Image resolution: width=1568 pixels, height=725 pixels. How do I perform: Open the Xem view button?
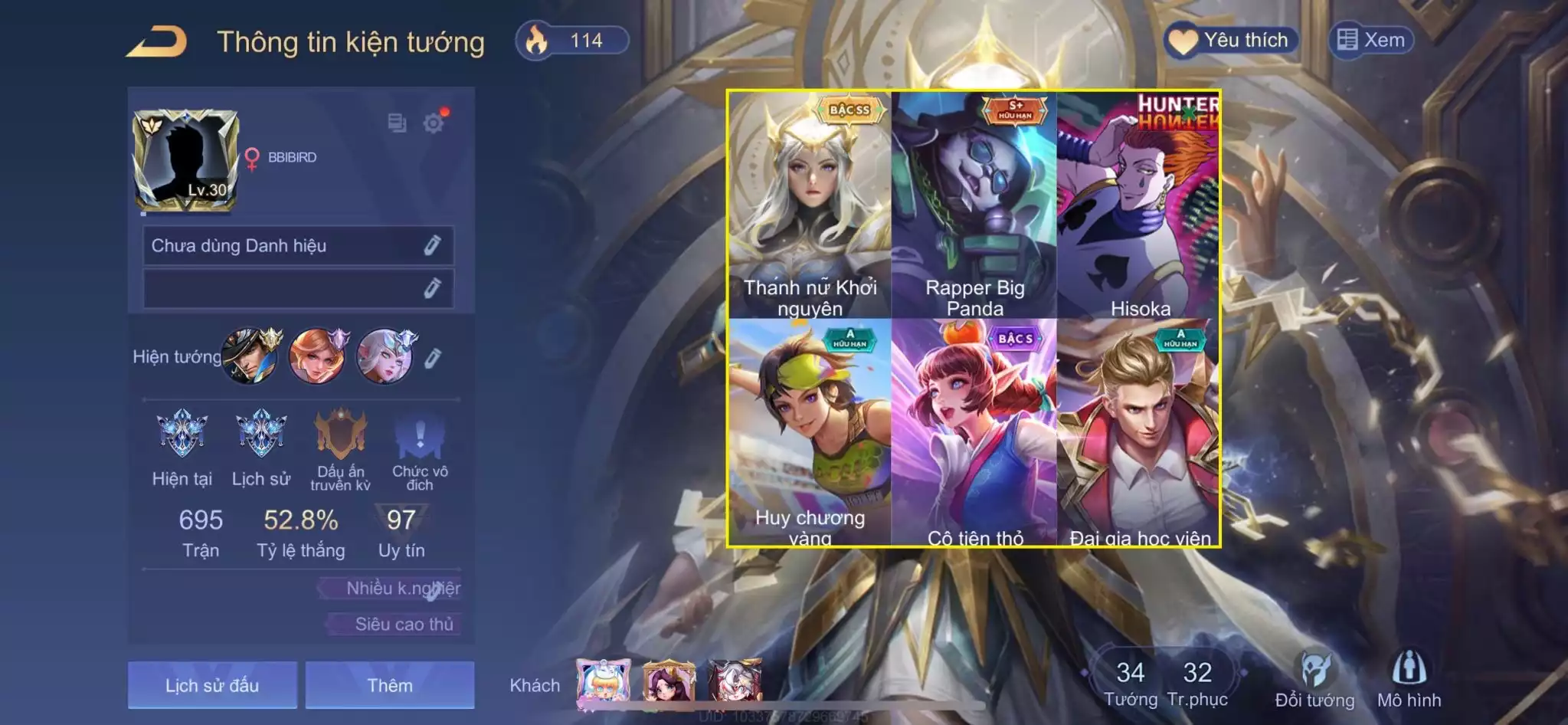click(x=1371, y=40)
